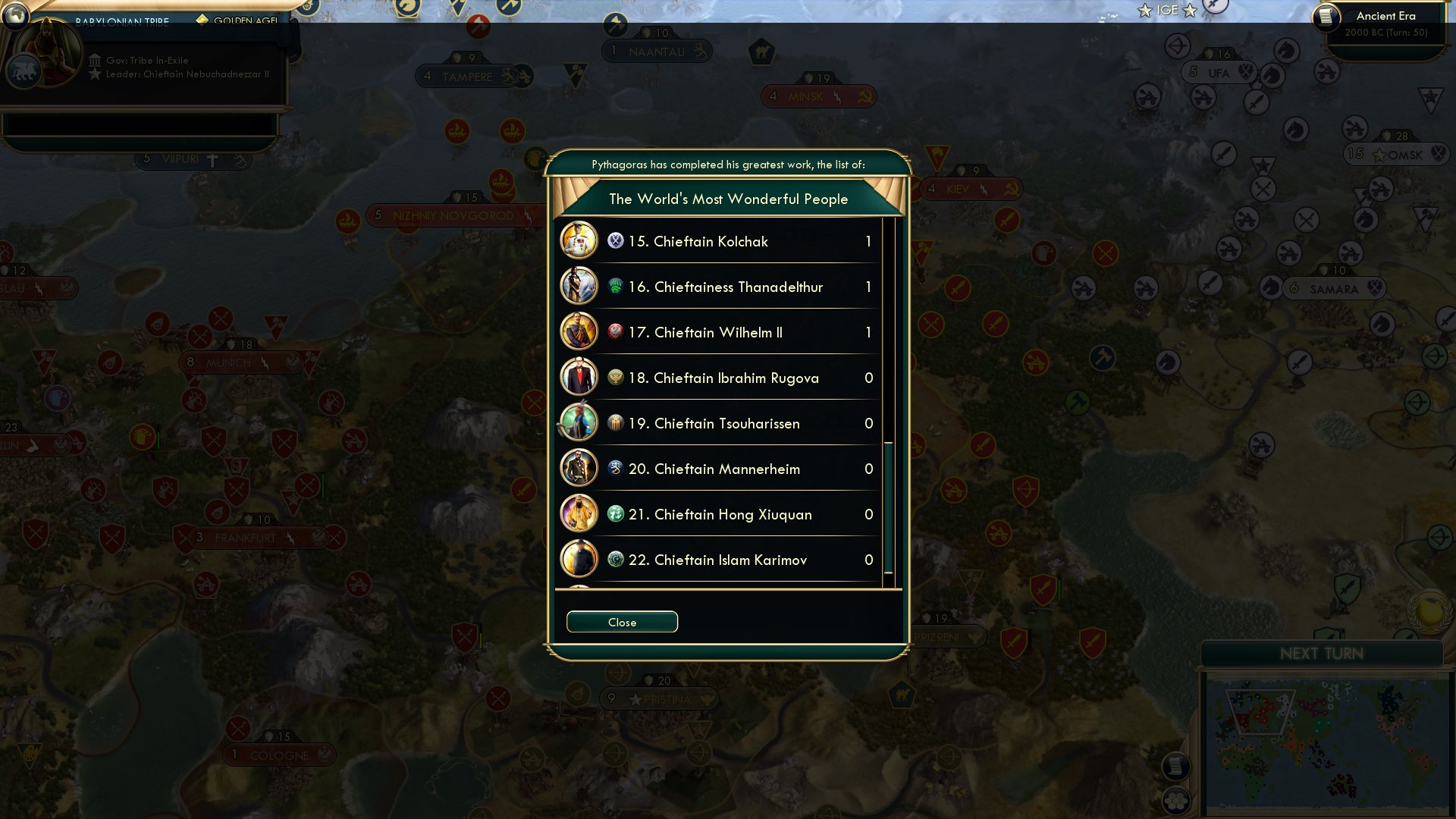Click the Next Turn button
1456x819 pixels.
tap(1323, 653)
